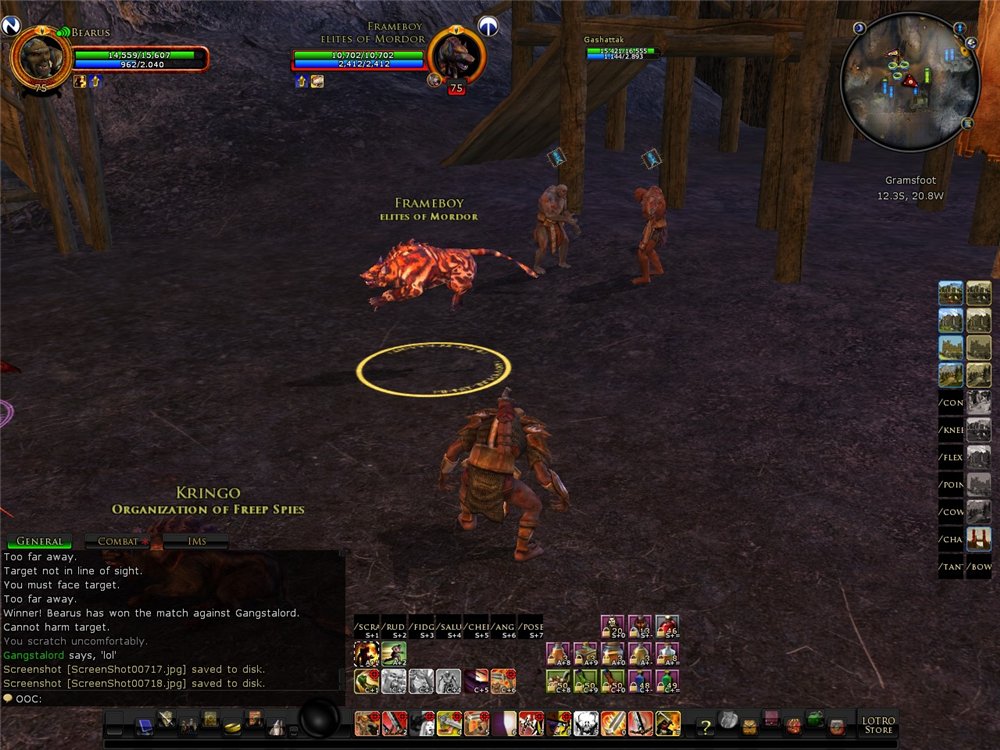Click Frameboy's target portrait

coord(456,56)
